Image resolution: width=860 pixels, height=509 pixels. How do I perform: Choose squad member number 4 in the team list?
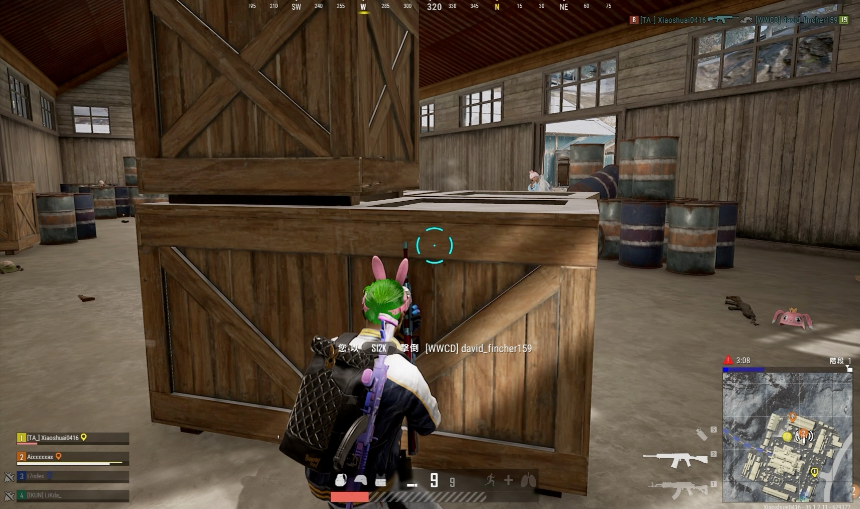point(72,495)
